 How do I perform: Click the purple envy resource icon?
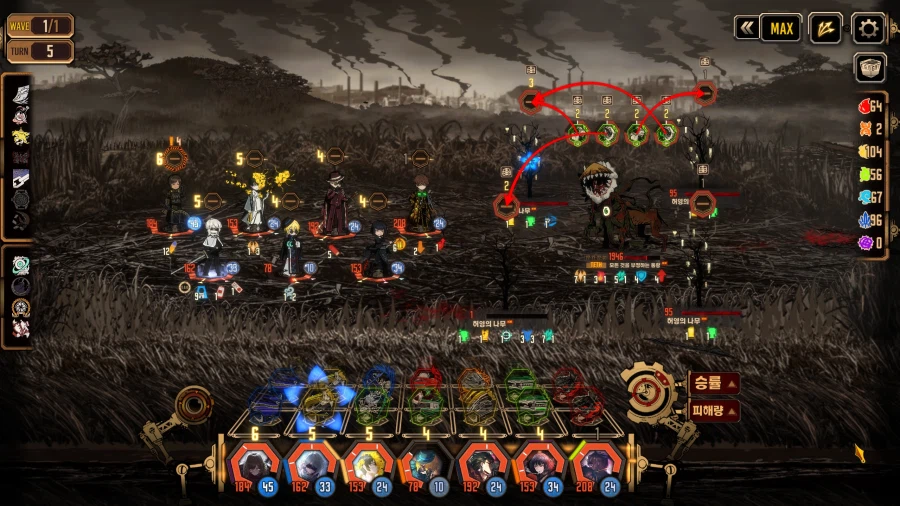coord(866,242)
